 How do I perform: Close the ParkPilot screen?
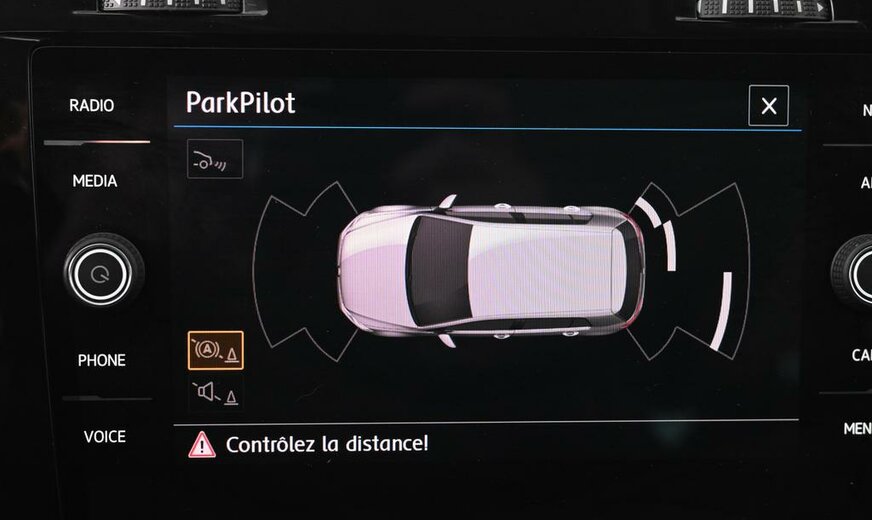click(x=768, y=106)
